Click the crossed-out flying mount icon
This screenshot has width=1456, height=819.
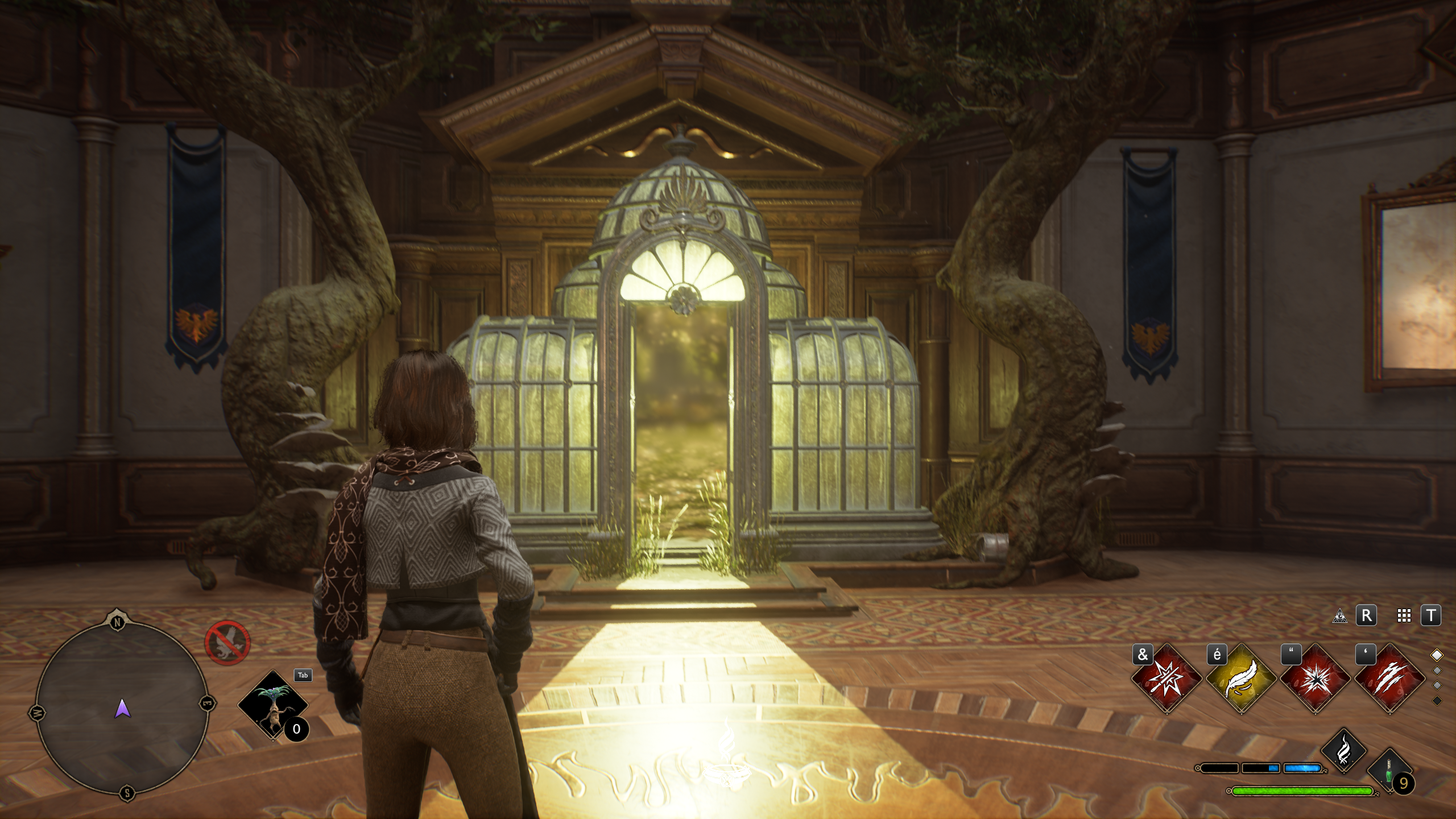227,642
